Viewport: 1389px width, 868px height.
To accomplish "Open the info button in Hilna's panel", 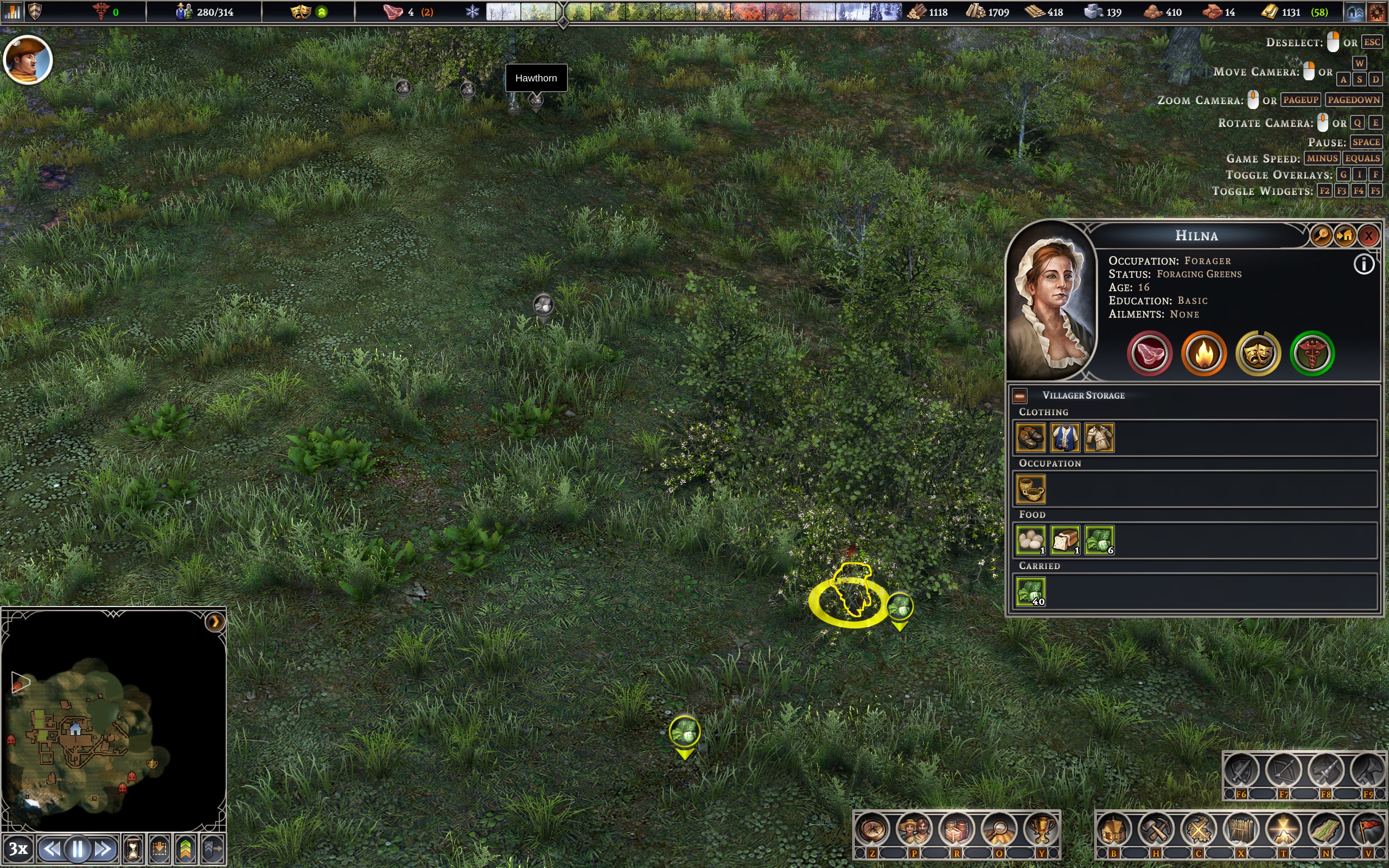I will point(1363,265).
